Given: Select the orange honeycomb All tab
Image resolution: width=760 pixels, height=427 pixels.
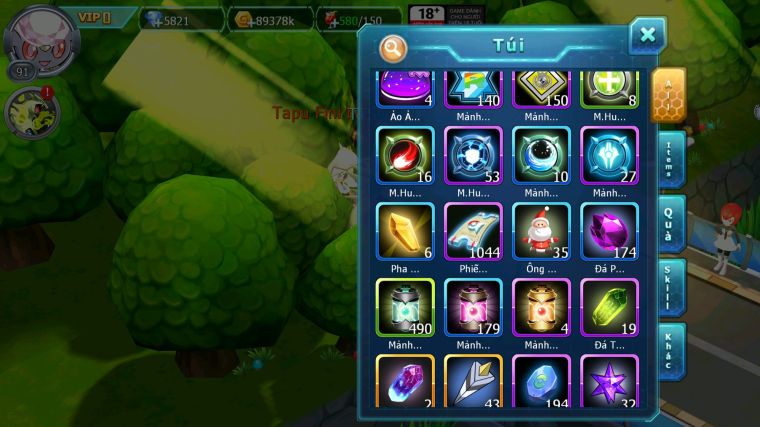Looking at the screenshot, I should [668, 96].
